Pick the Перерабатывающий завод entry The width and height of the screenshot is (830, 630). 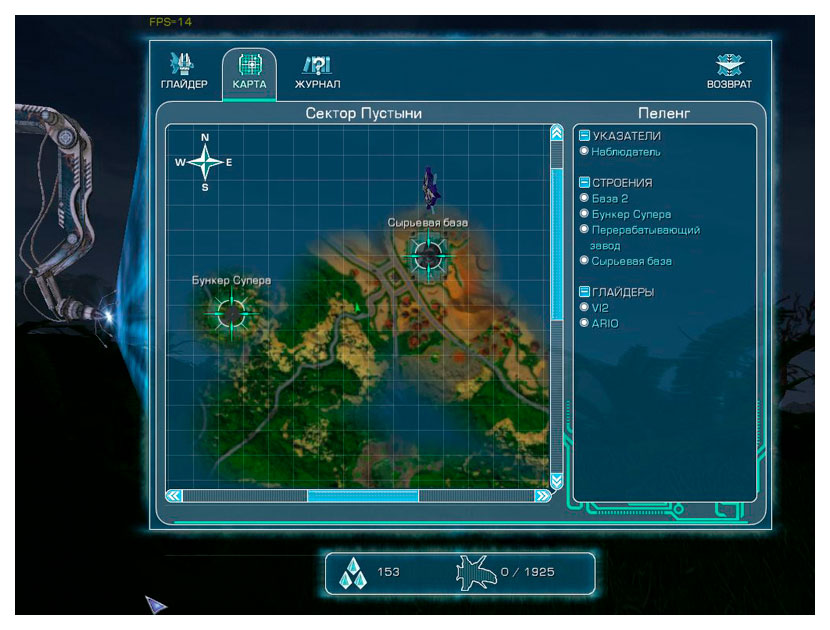(x=645, y=230)
